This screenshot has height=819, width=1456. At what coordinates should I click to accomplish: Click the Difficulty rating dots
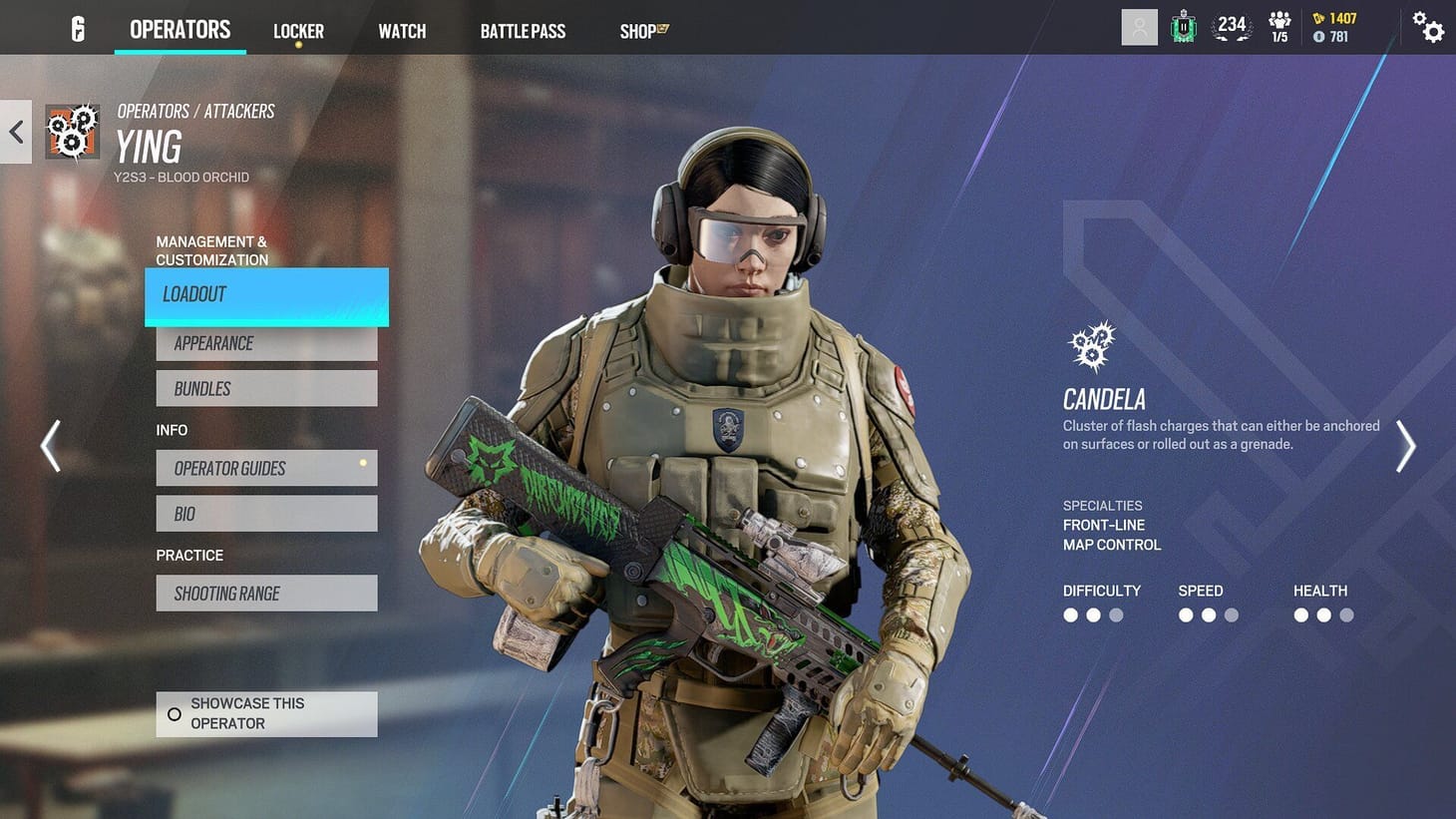pyautogui.click(x=1093, y=615)
